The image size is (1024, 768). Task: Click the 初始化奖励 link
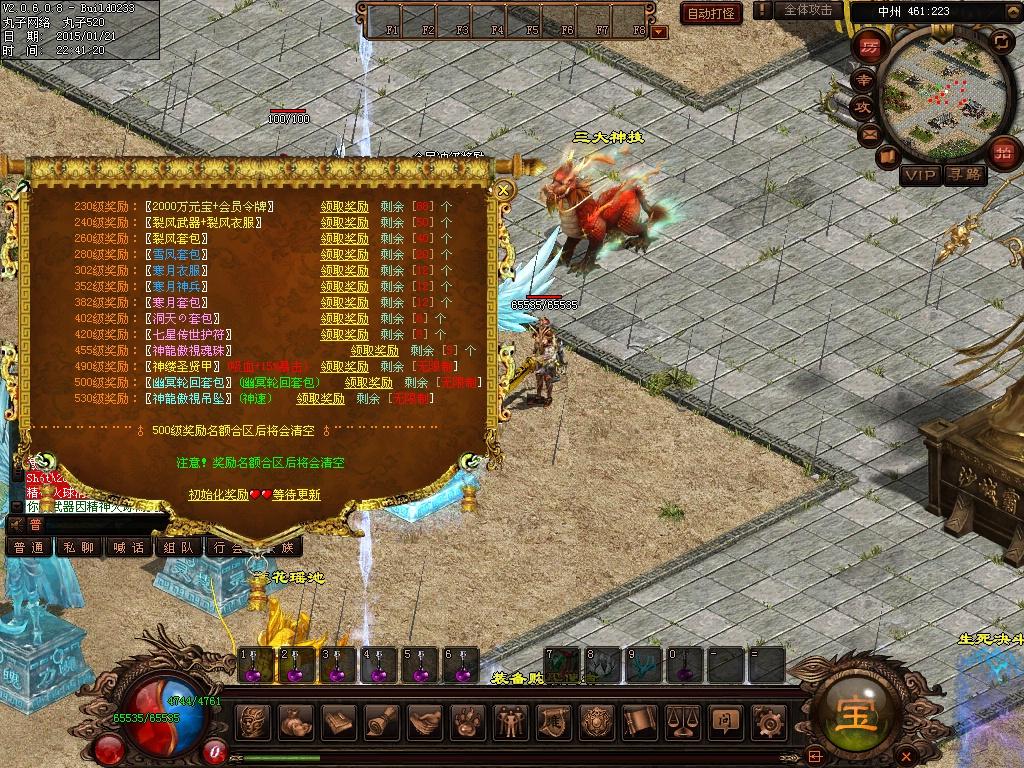point(219,495)
